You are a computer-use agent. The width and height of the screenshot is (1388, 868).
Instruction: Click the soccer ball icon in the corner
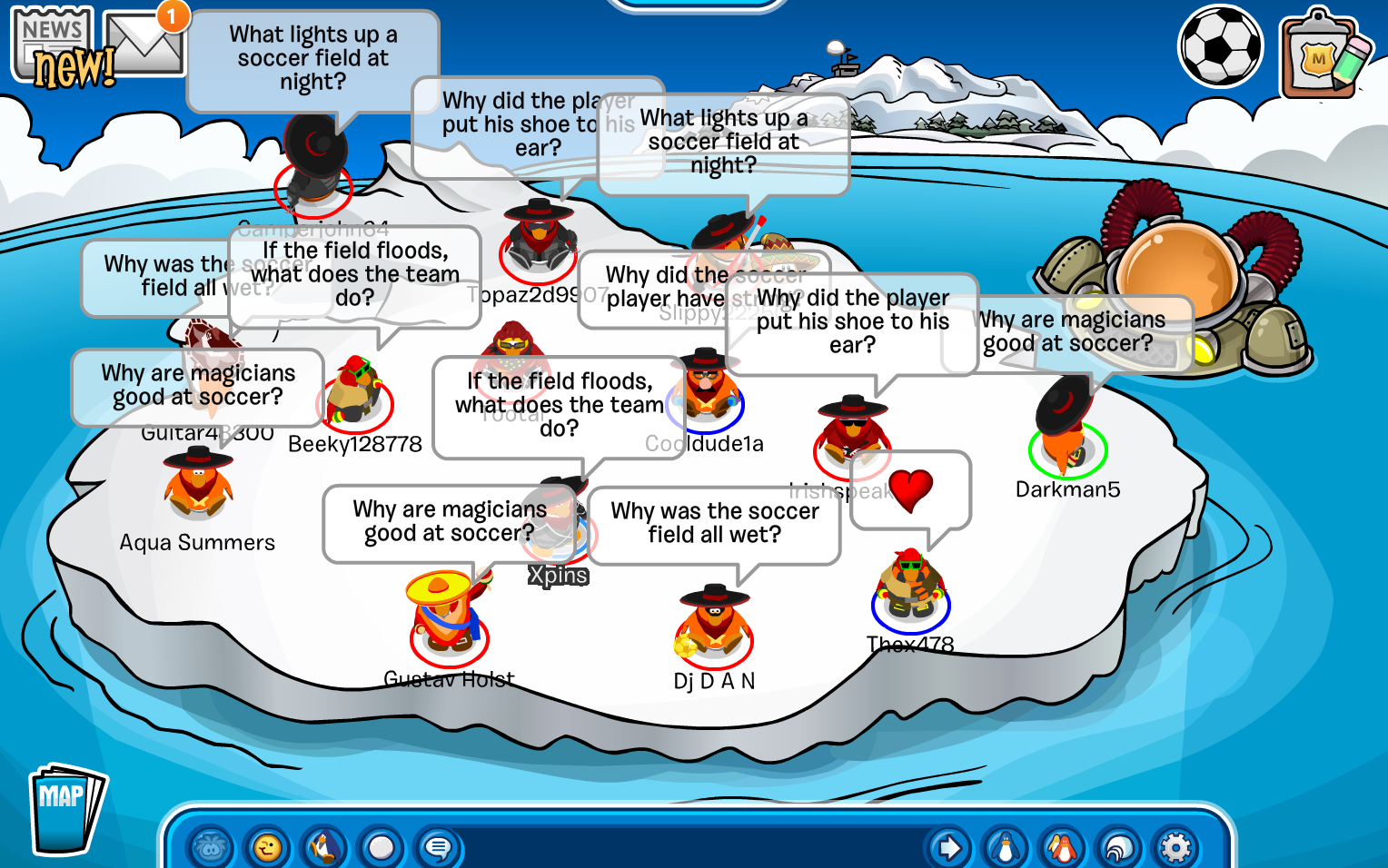1220,47
